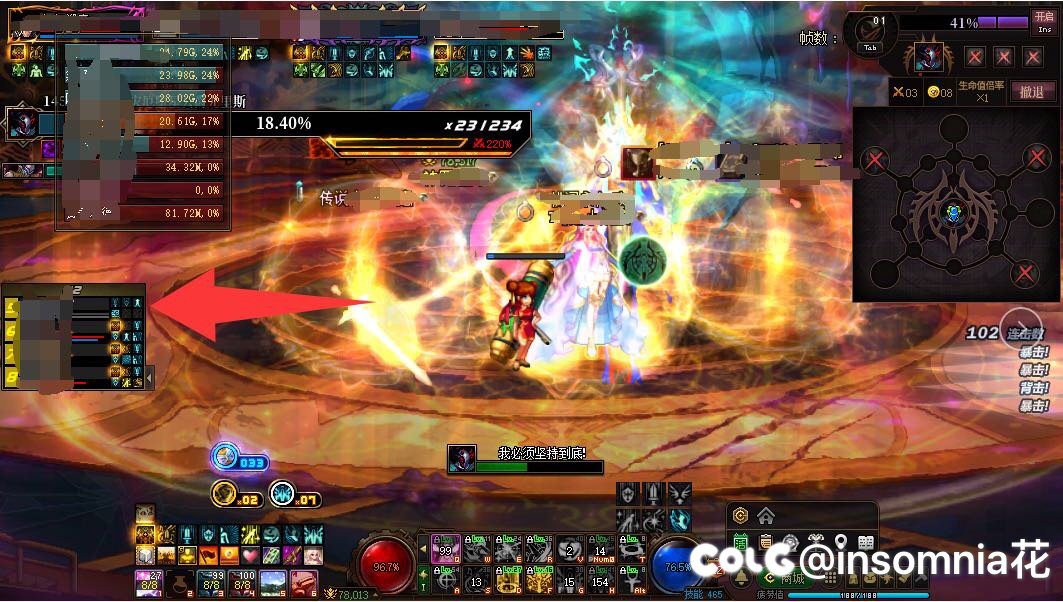This screenshot has width=1063, height=602.
Task: Collapse the party list with the arrow tab
Action: click(150, 377)
